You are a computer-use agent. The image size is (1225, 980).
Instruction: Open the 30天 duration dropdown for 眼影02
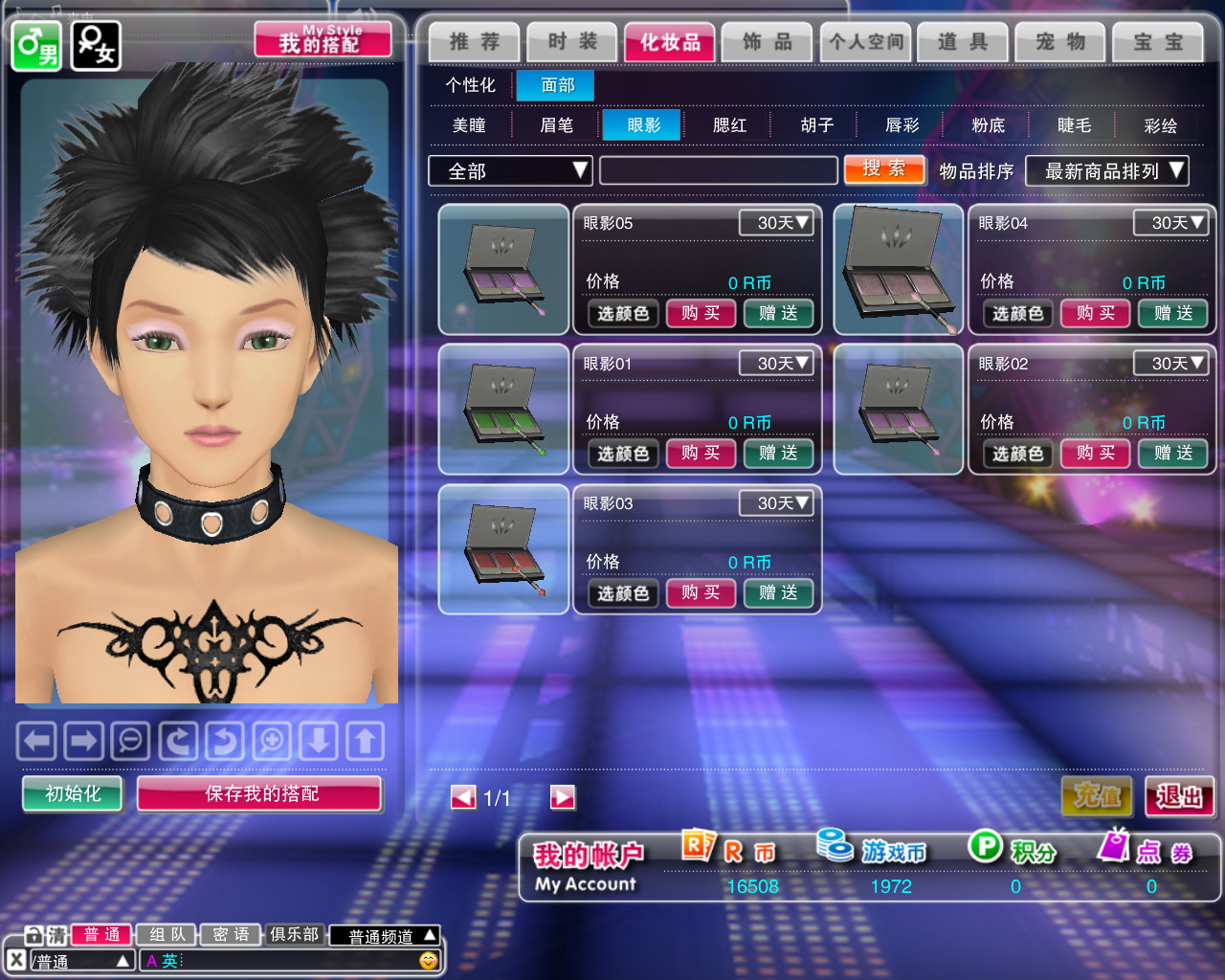click(x=1169, y=364)
